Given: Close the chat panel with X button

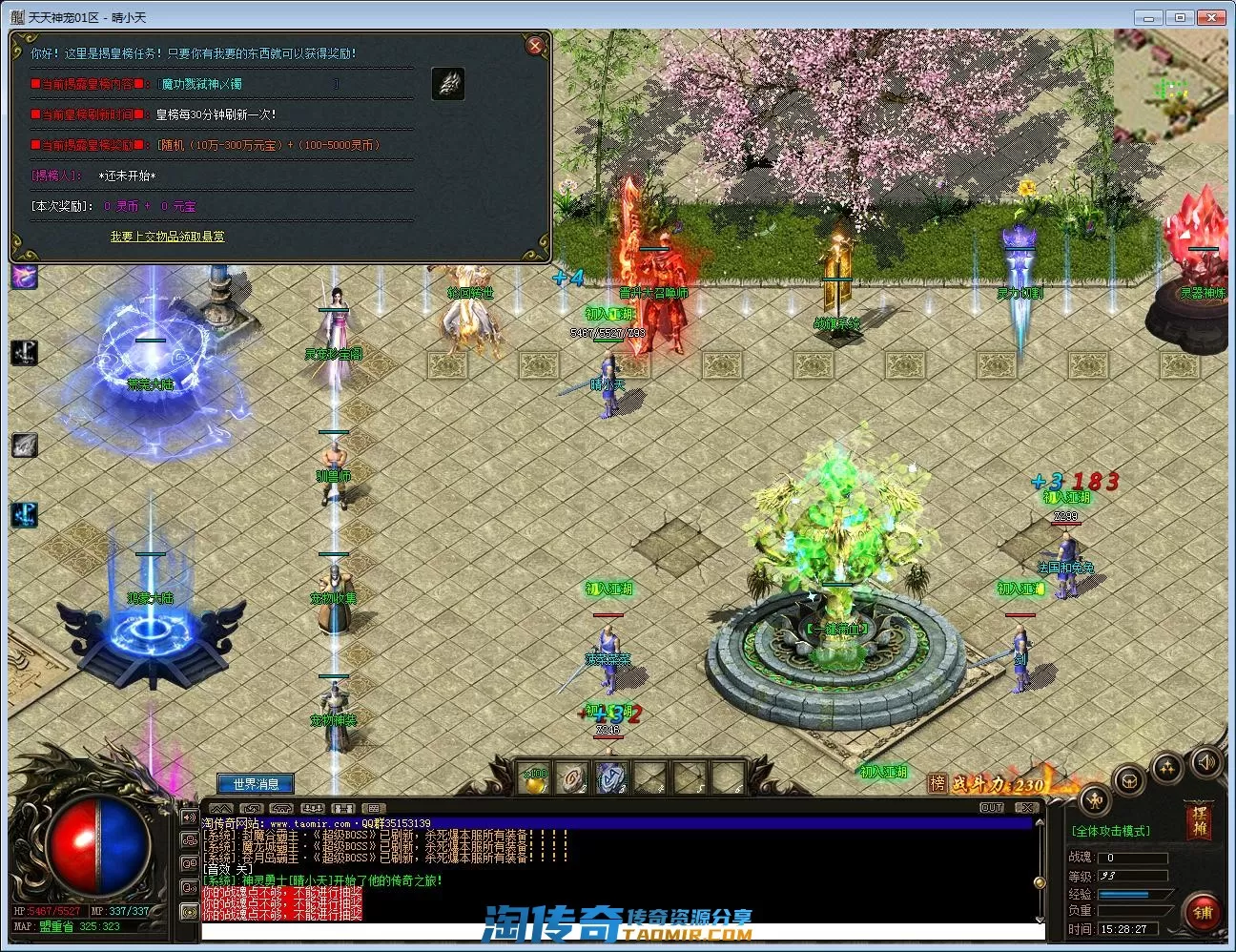Looking at the screenshot, I should [x=1026, y=808].
